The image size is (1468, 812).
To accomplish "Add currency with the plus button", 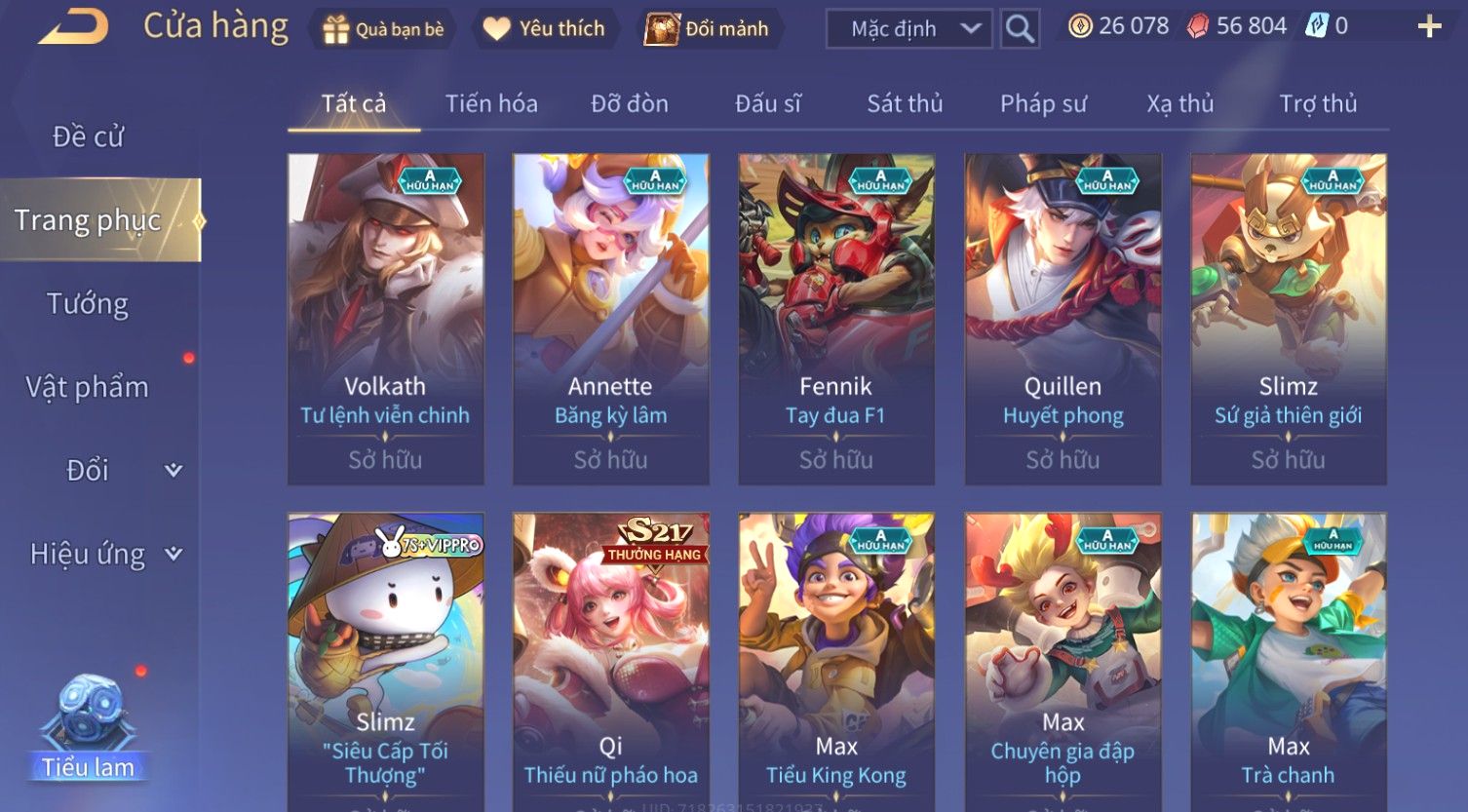I will pos(1428,26).
